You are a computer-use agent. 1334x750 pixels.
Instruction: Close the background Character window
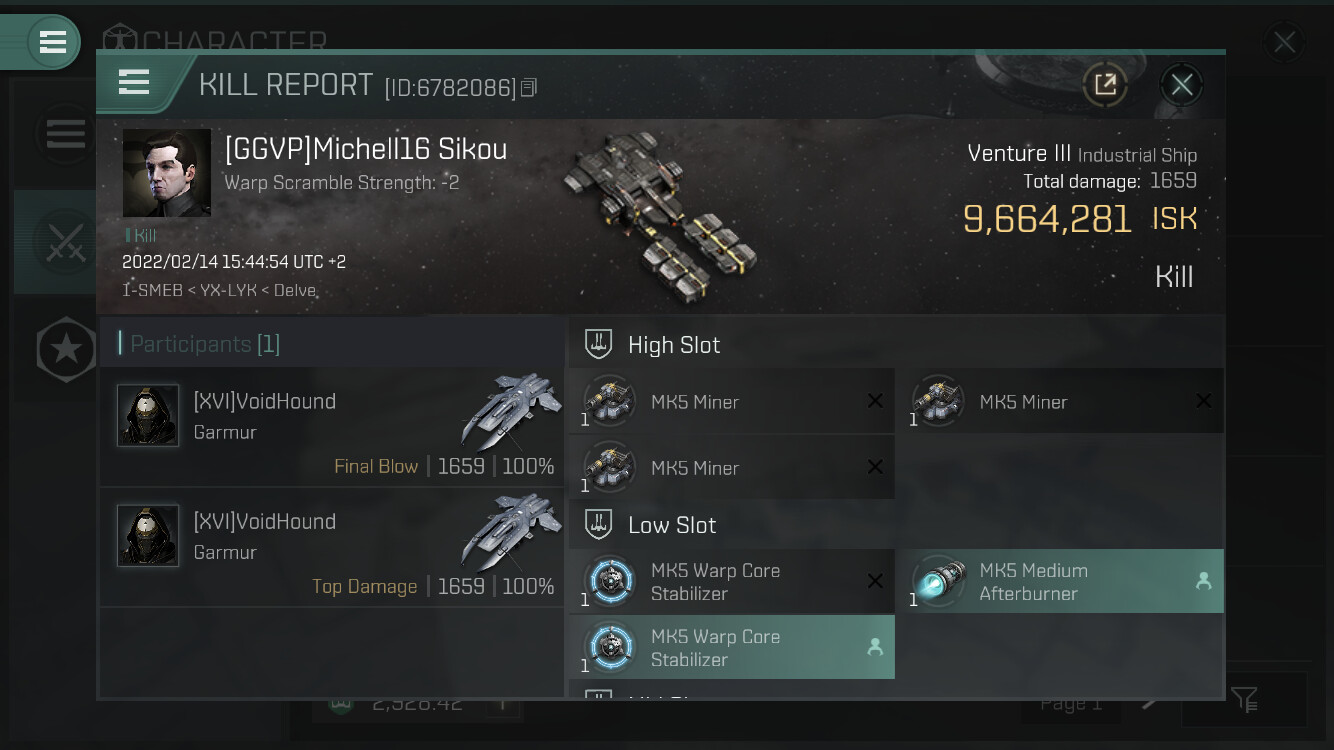click(x=1284, y=43)
